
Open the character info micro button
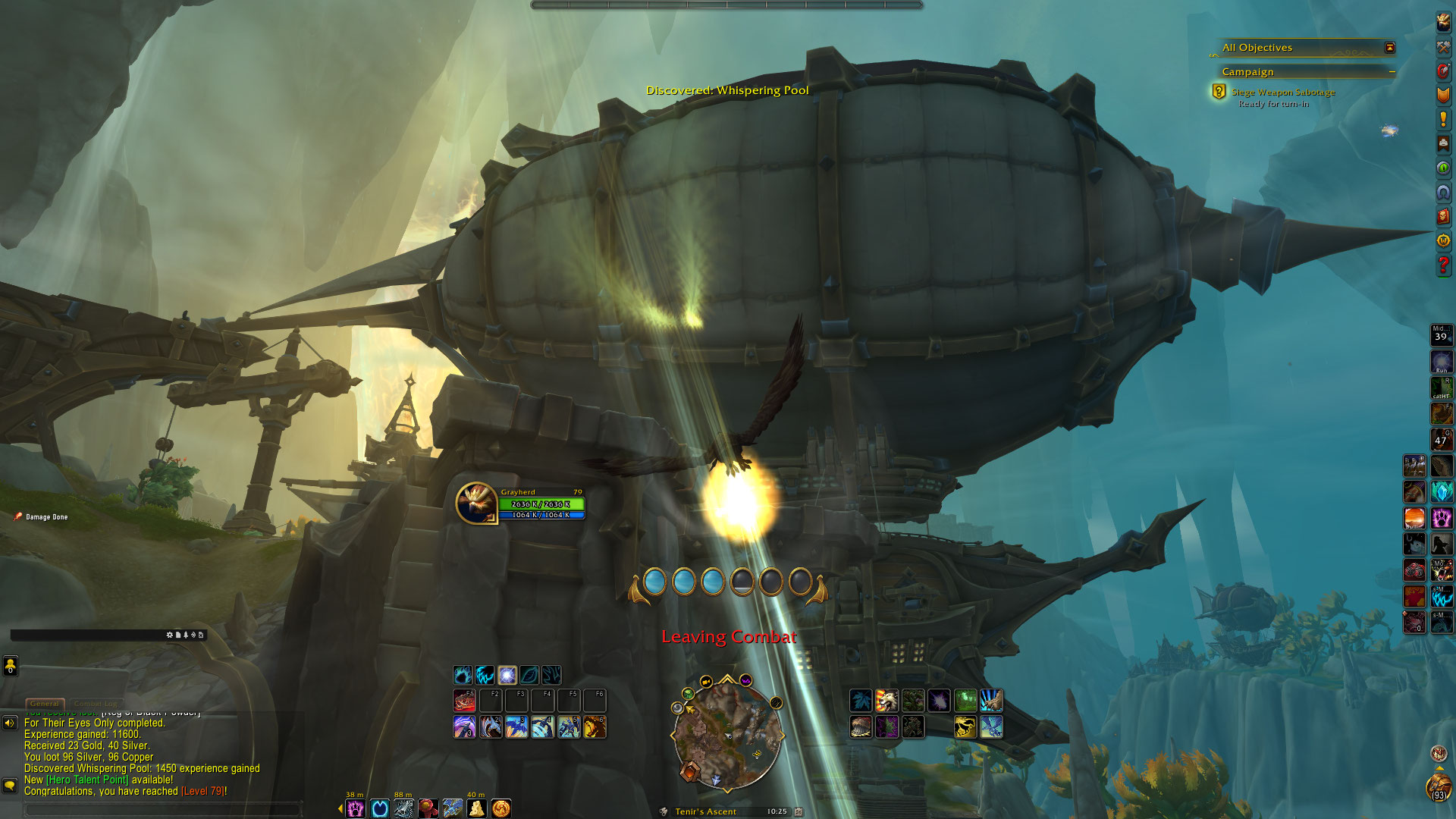1443,23
